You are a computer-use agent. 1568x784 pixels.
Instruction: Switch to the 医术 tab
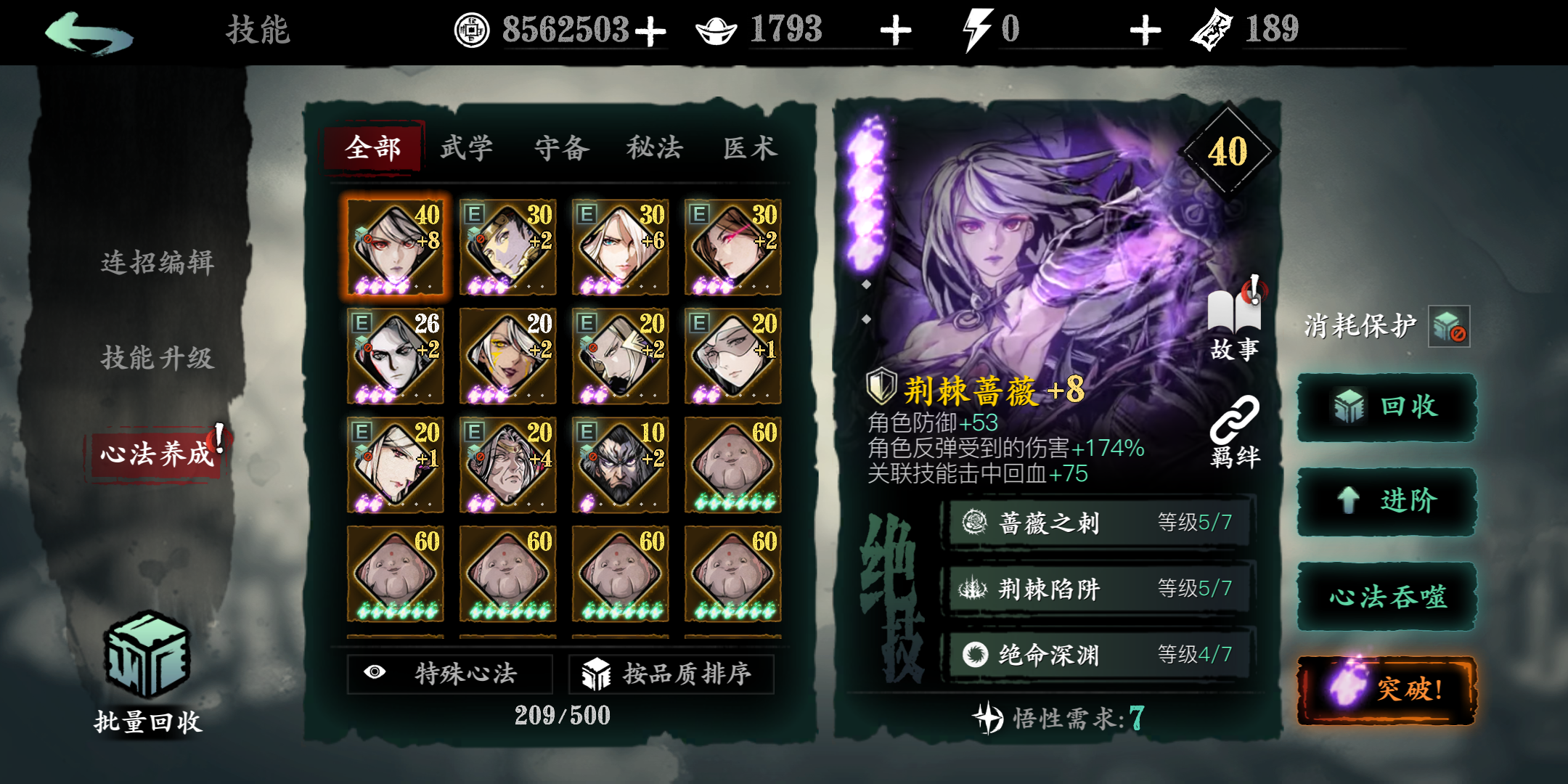pos(749,148)
